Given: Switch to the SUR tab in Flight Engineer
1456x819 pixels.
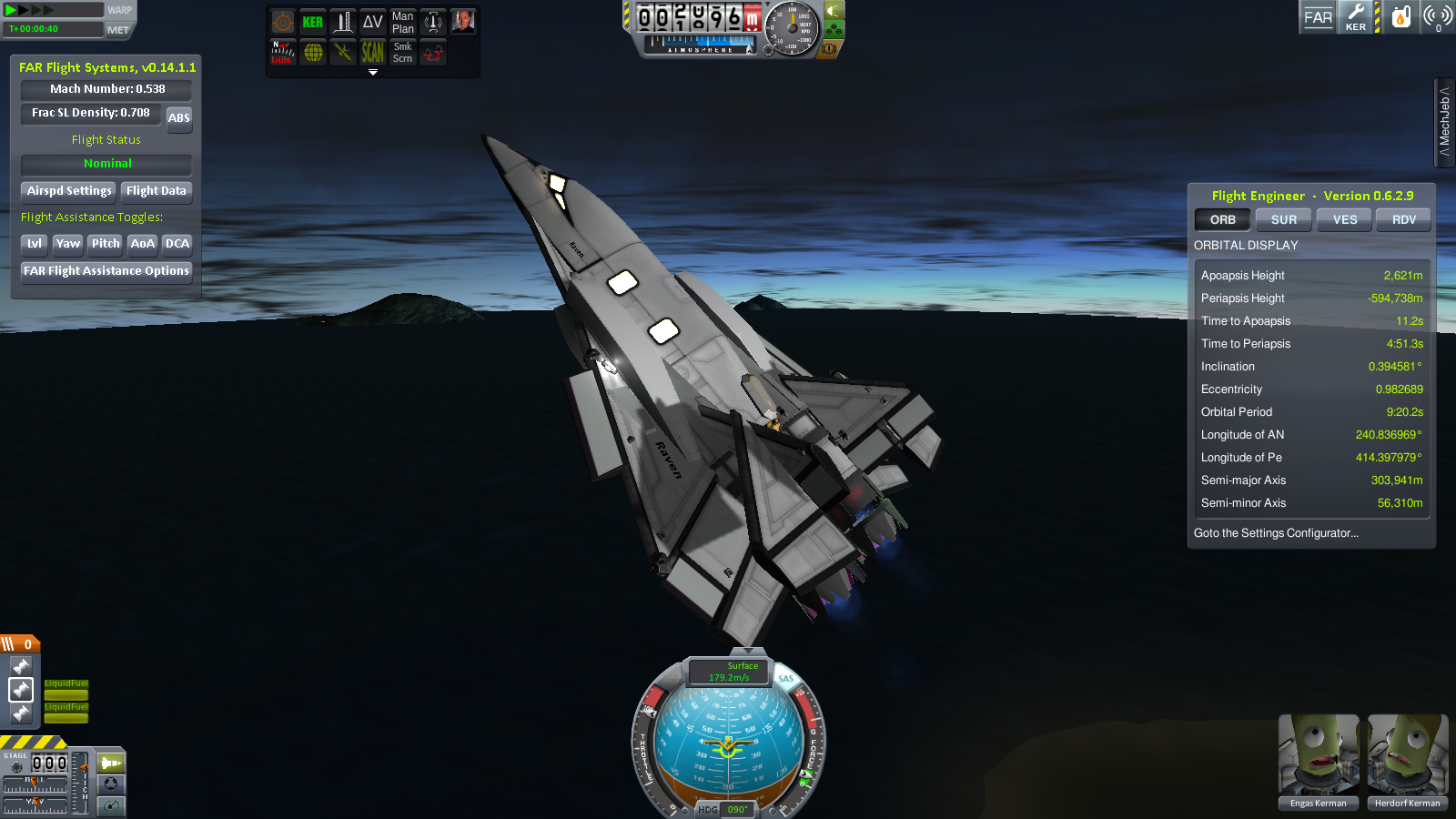Looking at the screenshot, I should coord(1283,220).
